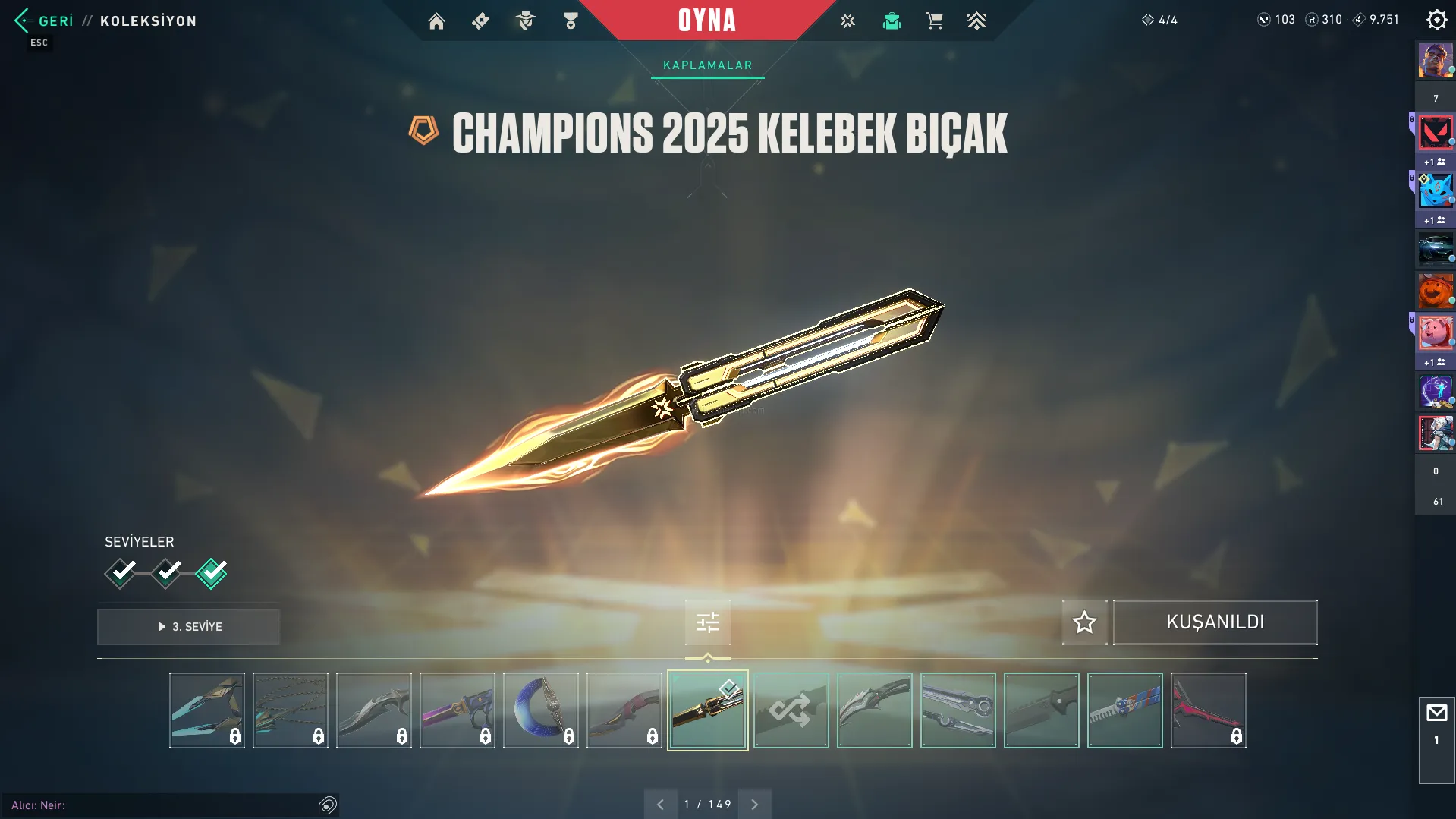Open the home icon in top navigation
Screen dimensions: 1456x819
pyautogui.click(x=436, y=21)
